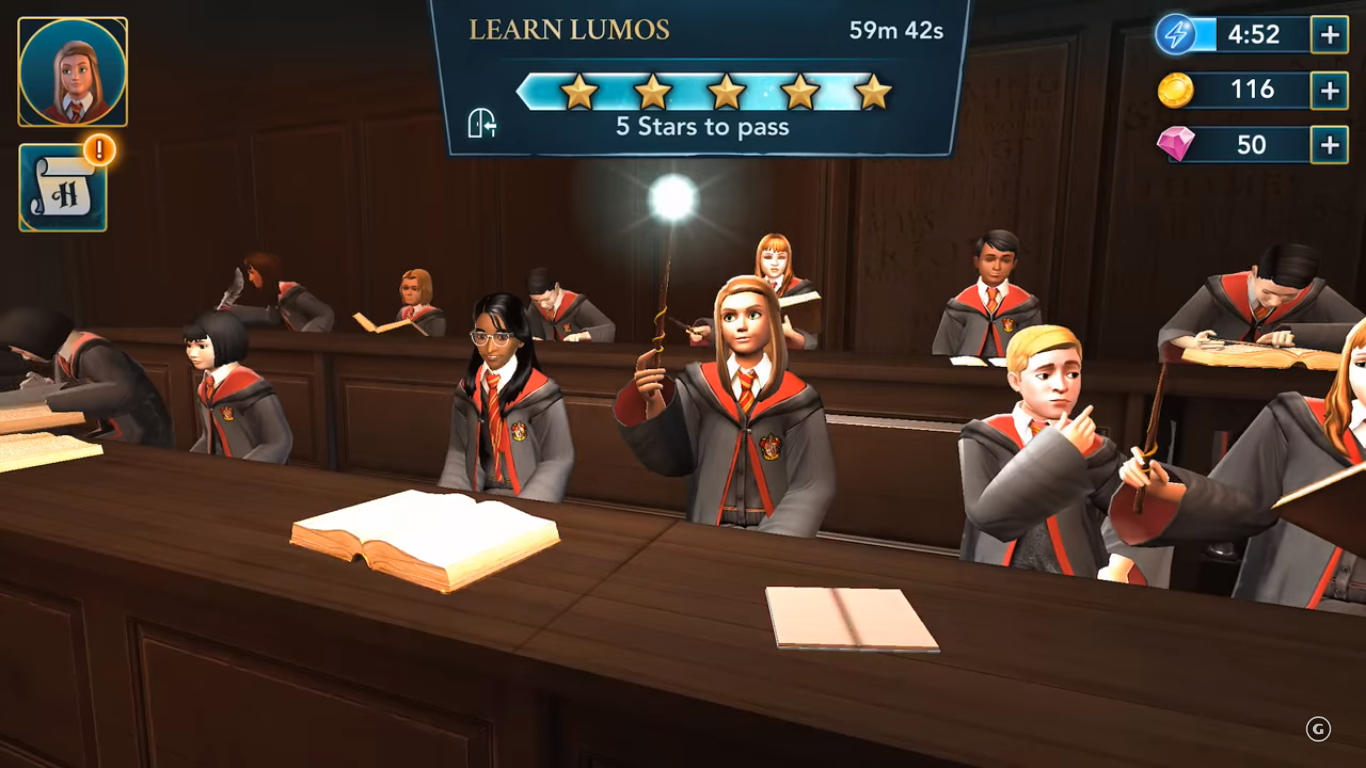Add more pink gems with plus button
Screen dimensions: 1366x768
click(x=1329, y=145)
